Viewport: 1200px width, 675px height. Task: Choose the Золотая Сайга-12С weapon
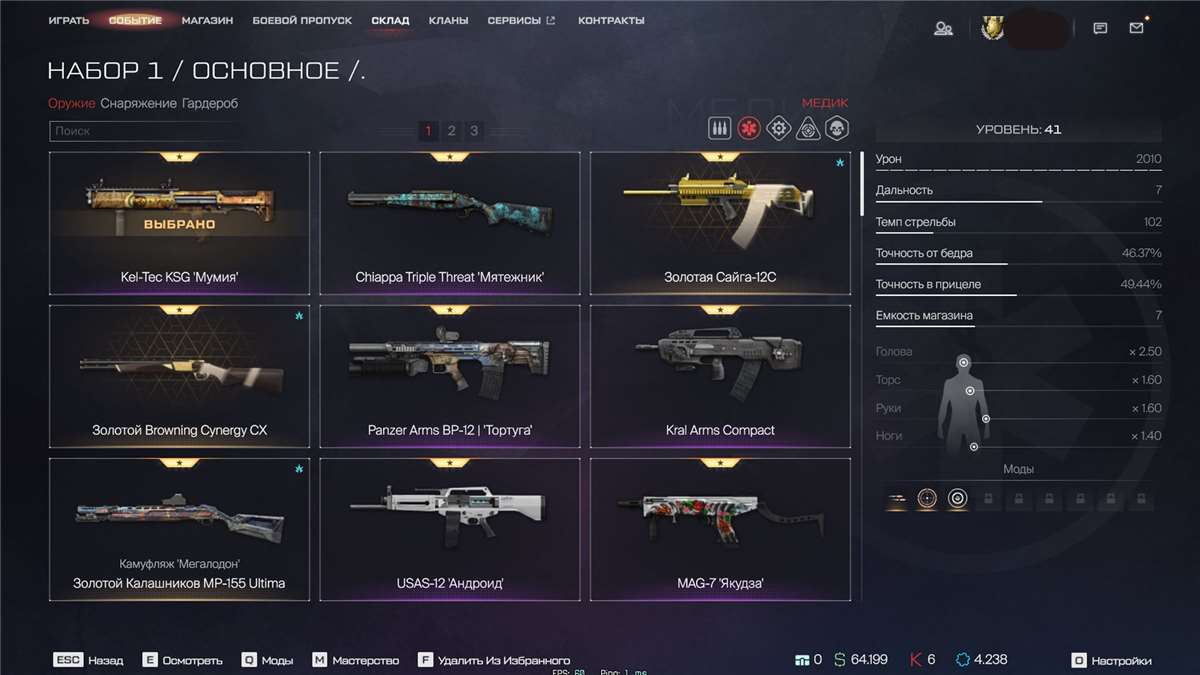pos(720,224)
